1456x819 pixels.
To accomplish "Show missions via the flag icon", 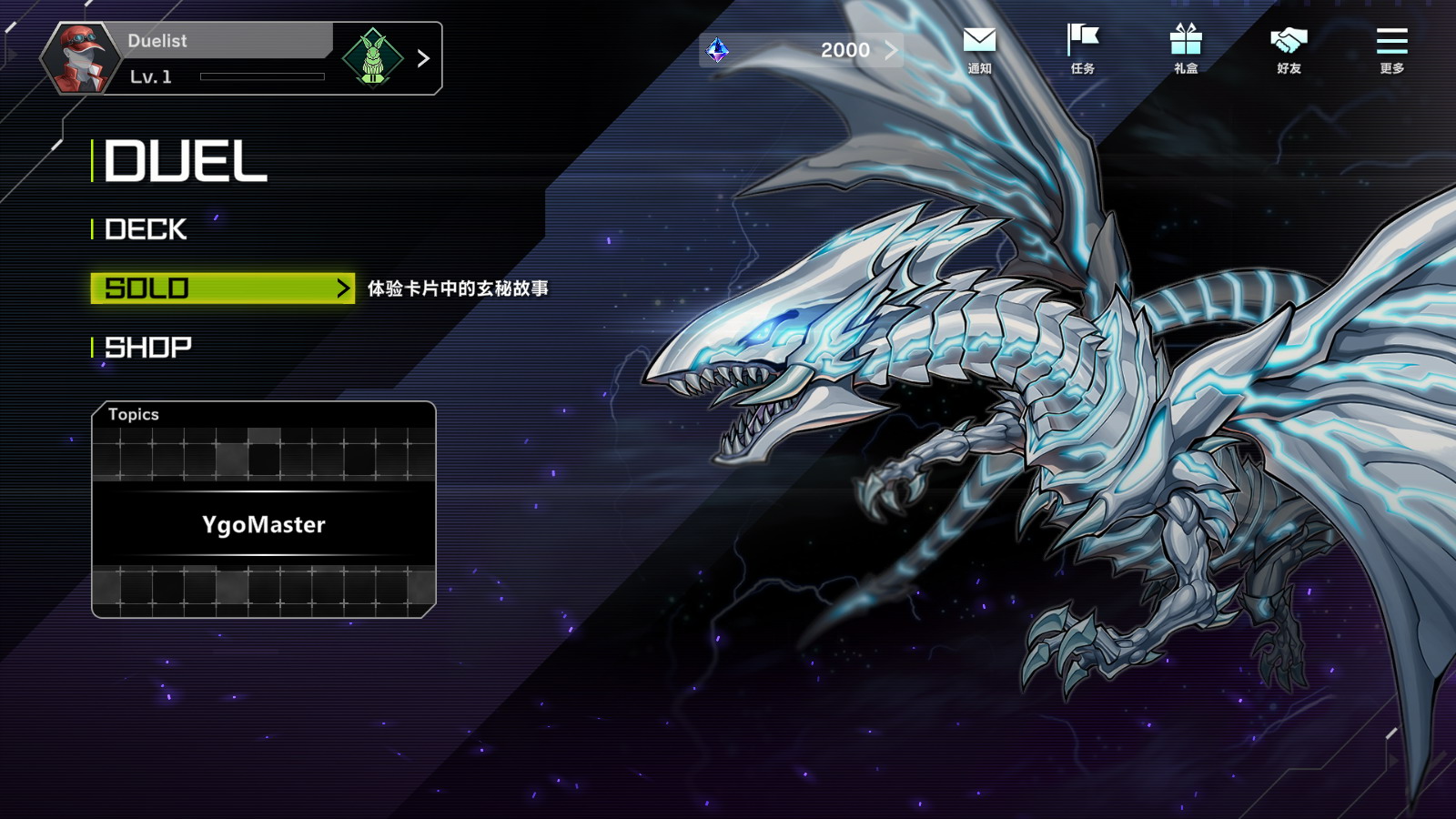I will click(x=1082, y=48).
